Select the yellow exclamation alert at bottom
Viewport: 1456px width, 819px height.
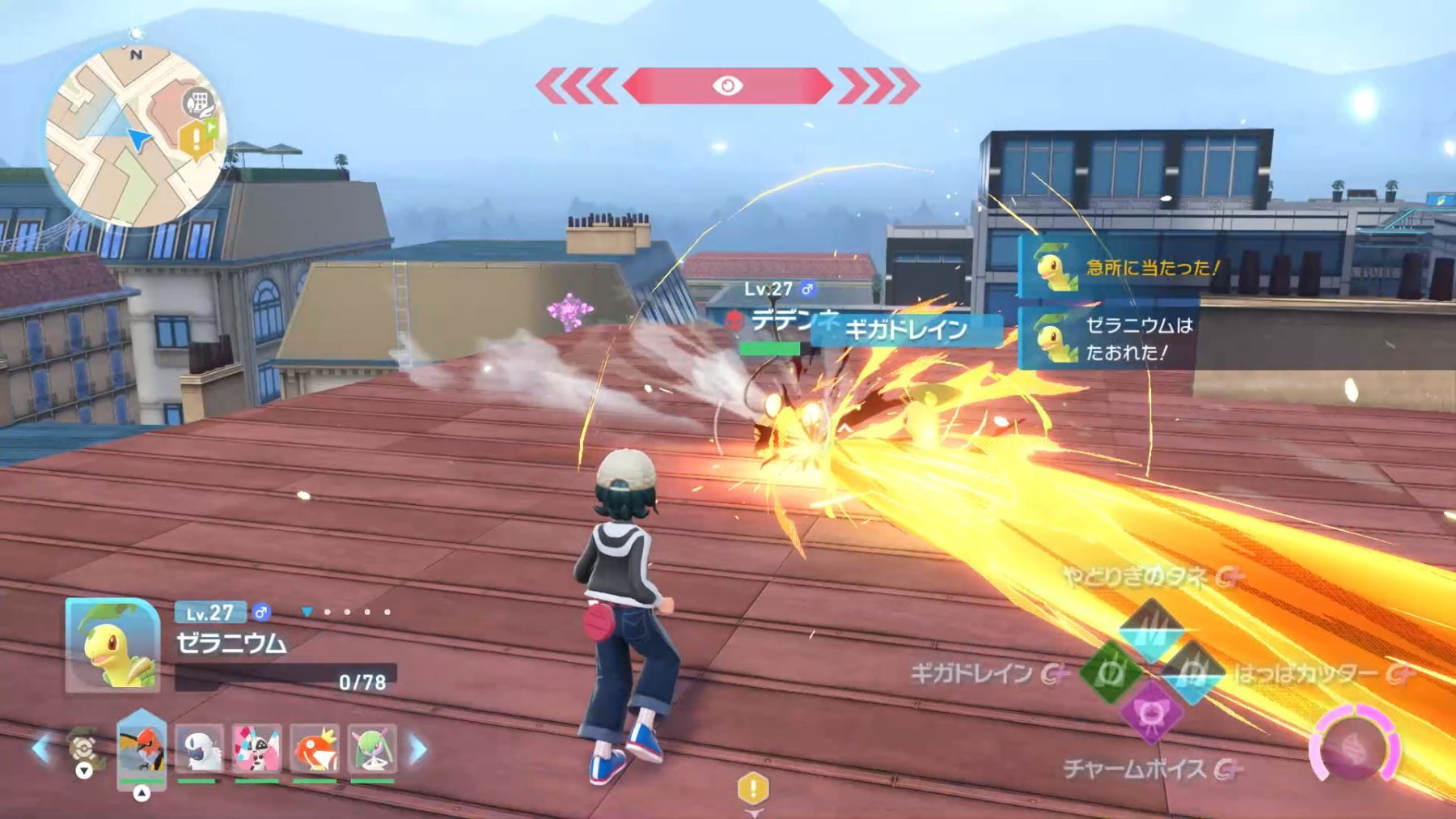[753, 788]
